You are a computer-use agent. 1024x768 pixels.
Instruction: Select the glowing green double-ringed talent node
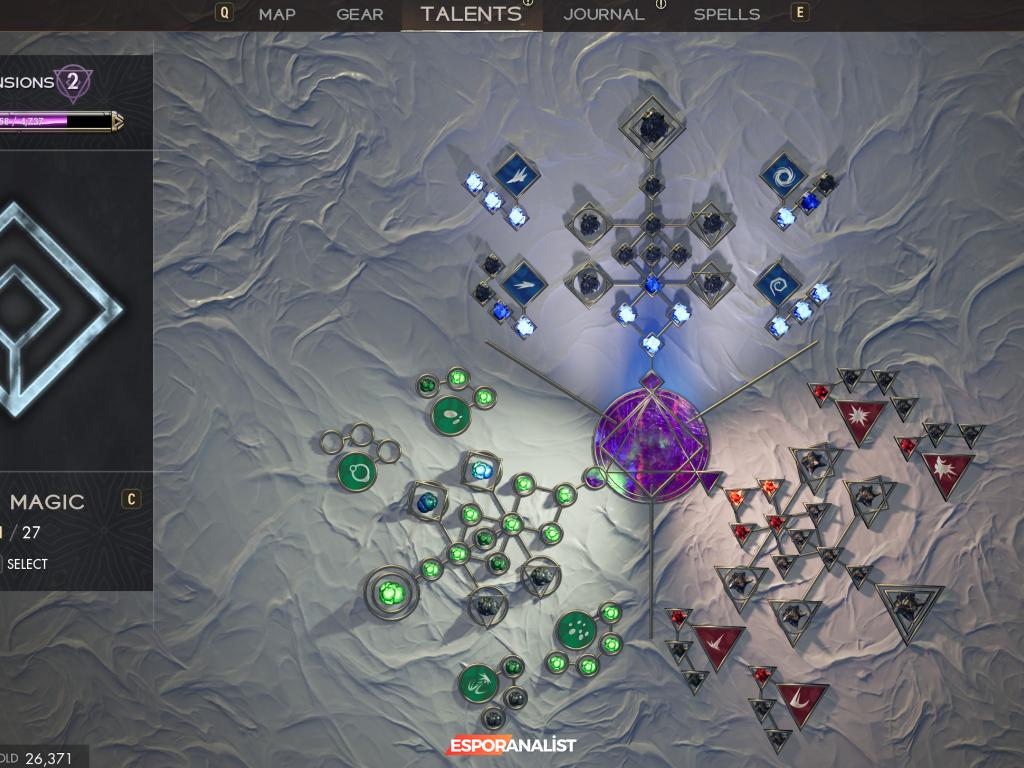392,591
